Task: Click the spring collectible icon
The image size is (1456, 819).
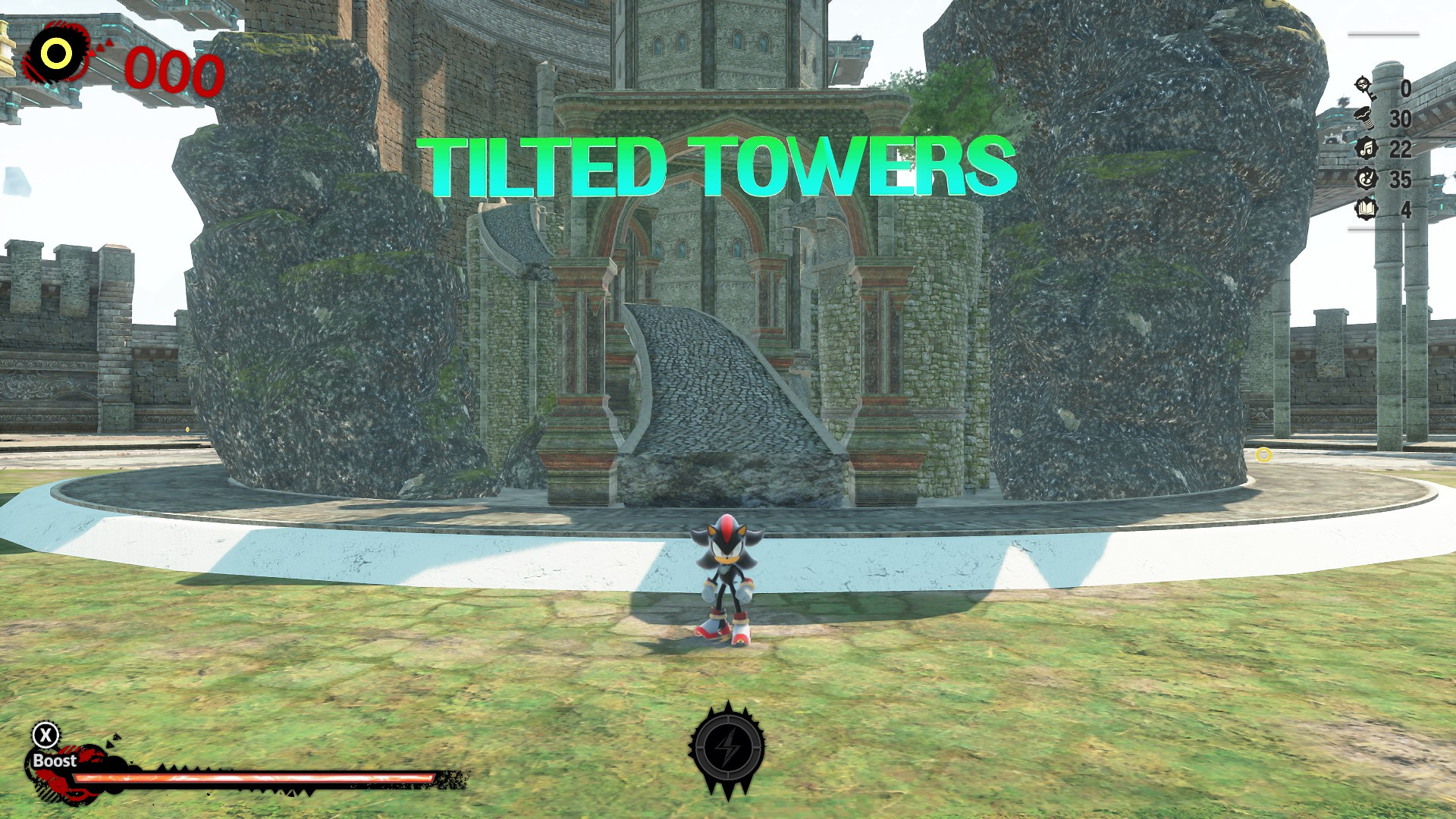Action: [1365, 118]
